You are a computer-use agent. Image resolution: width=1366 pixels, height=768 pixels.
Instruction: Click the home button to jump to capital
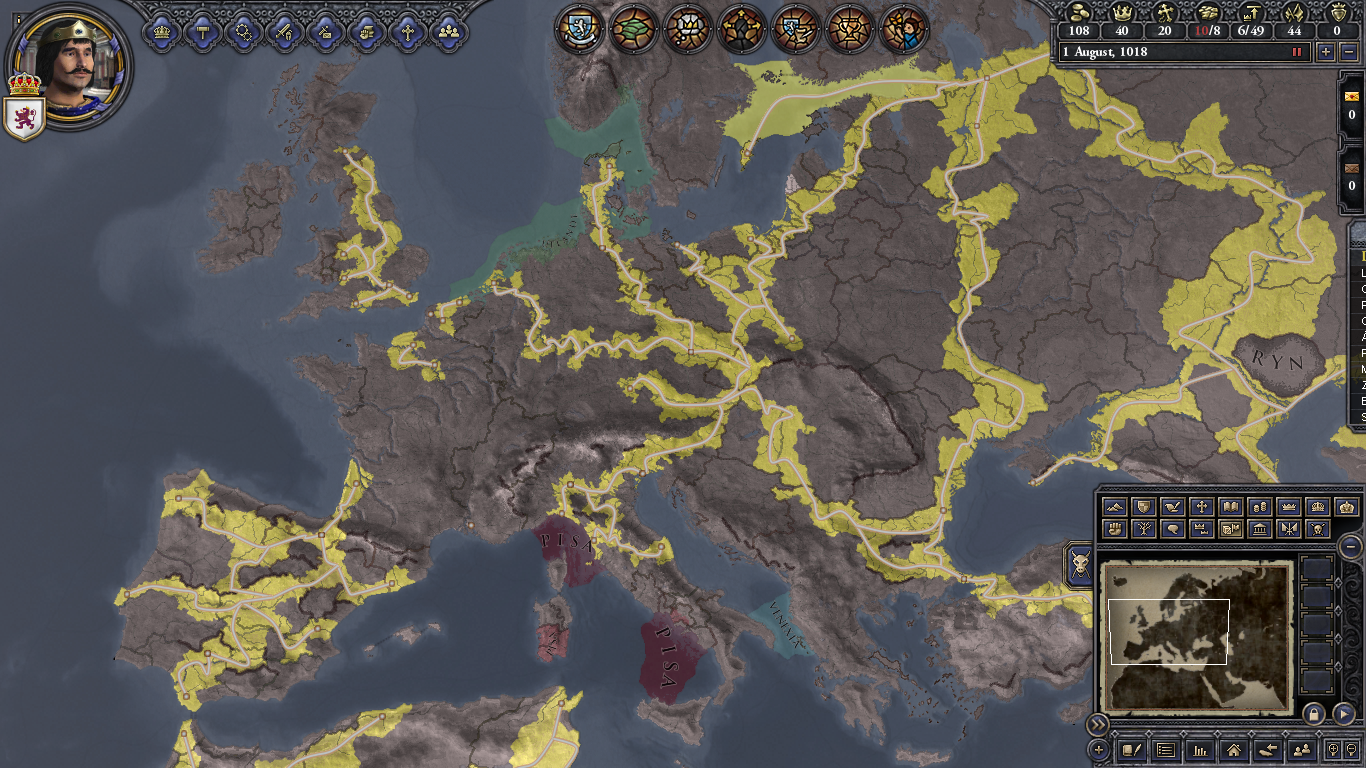coord(1234,751)
